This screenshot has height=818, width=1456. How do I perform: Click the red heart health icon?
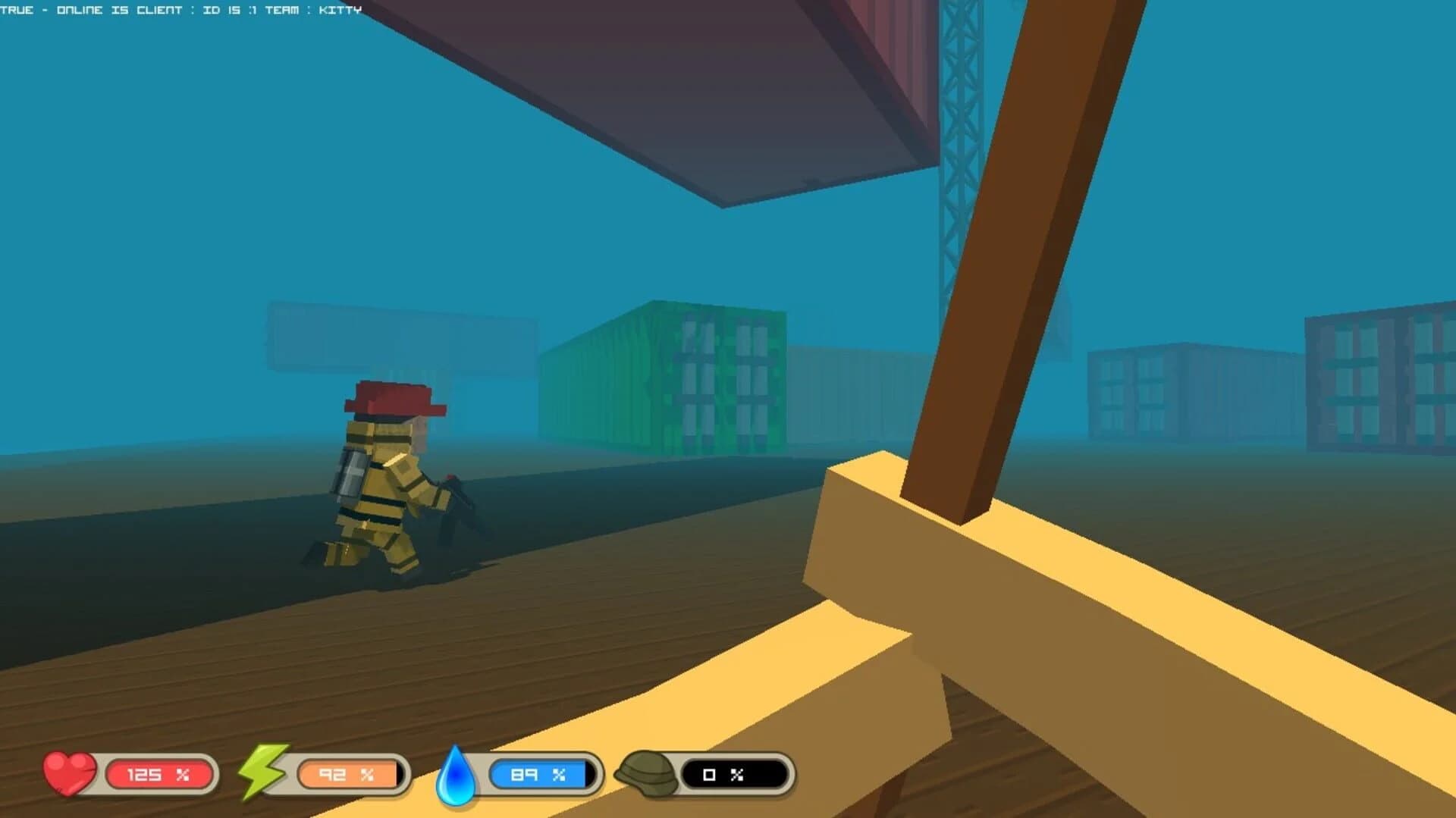click(70, 775)
